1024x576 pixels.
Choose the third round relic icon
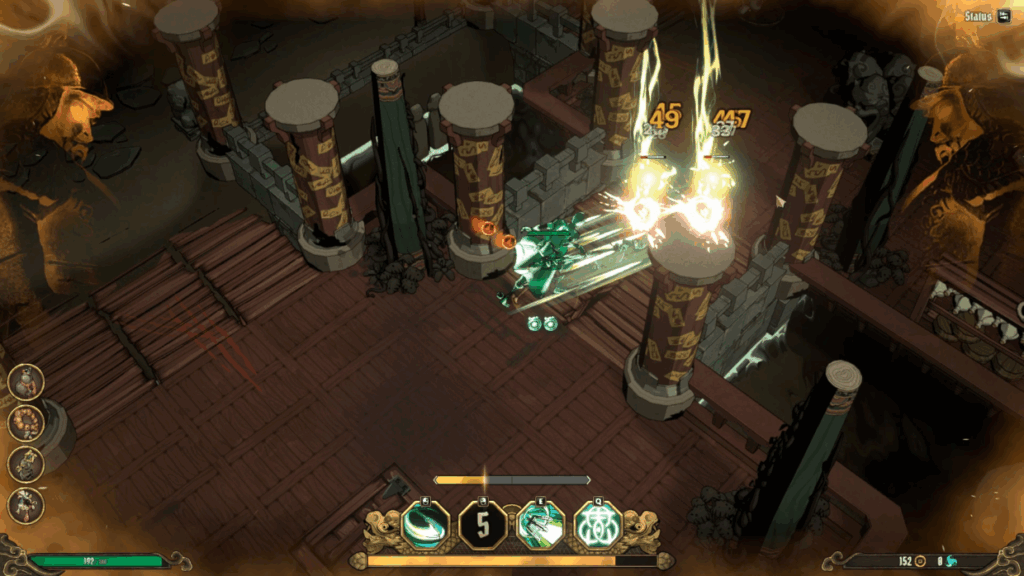26,463
